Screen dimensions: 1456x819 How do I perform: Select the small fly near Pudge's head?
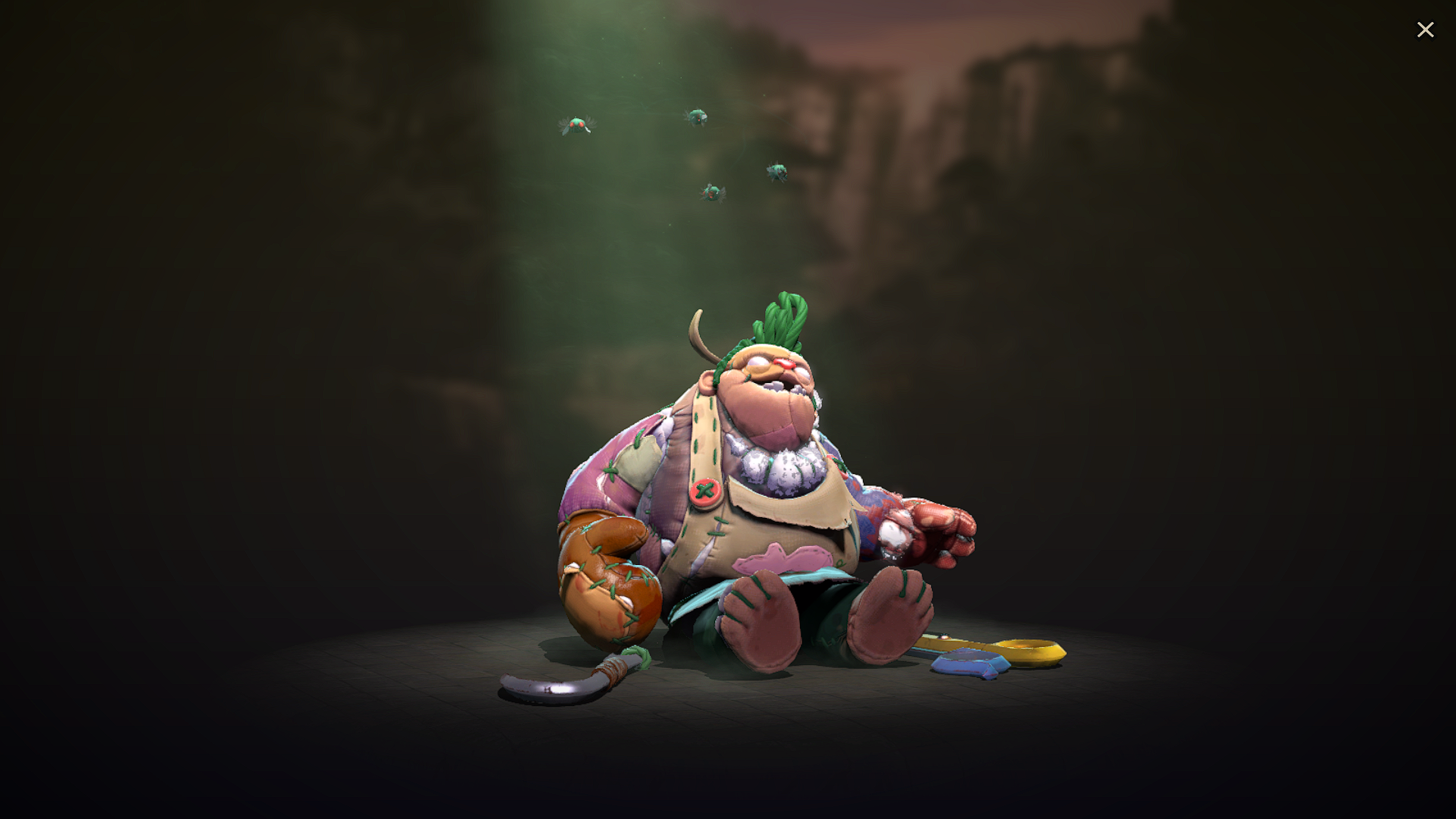(711, 194)
